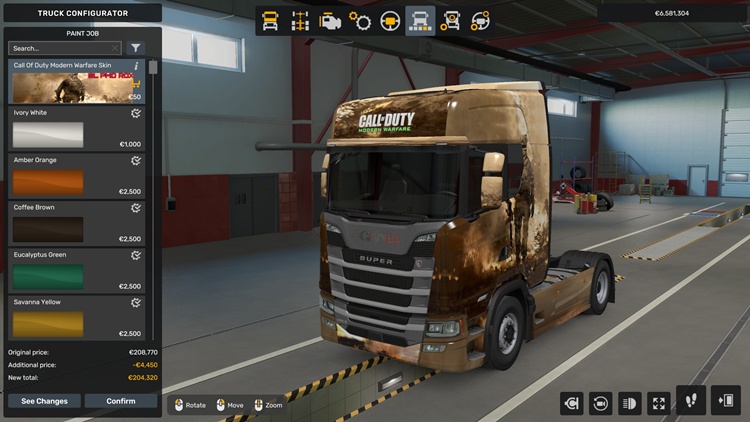
Task: Confirm the paint job purchase
Action: point(121,401)
